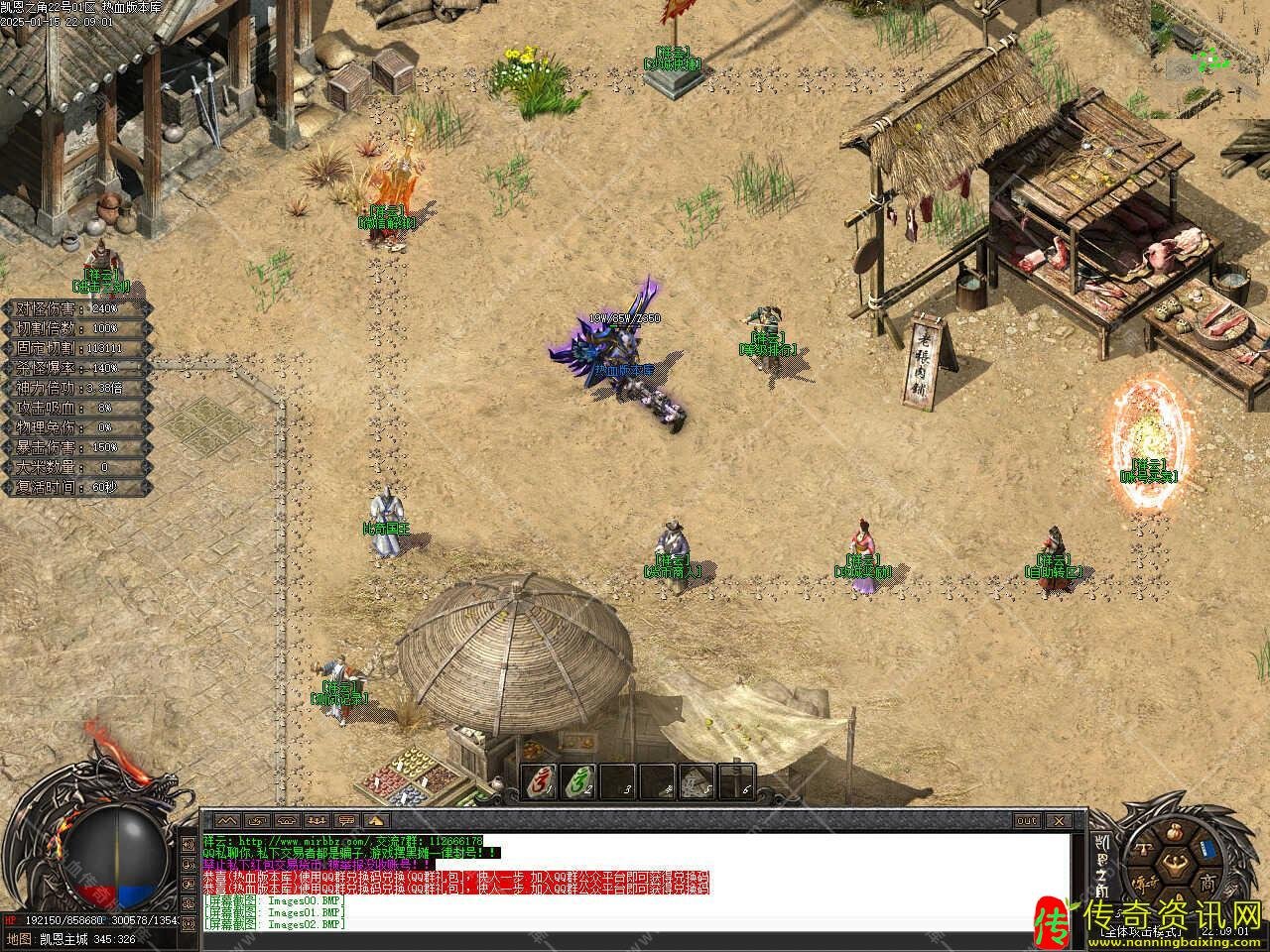Image resolution: width=1270 pixels, height=952 pixels.
Task: Open the skill book with the blue book icon
Action: [1208, 851]
